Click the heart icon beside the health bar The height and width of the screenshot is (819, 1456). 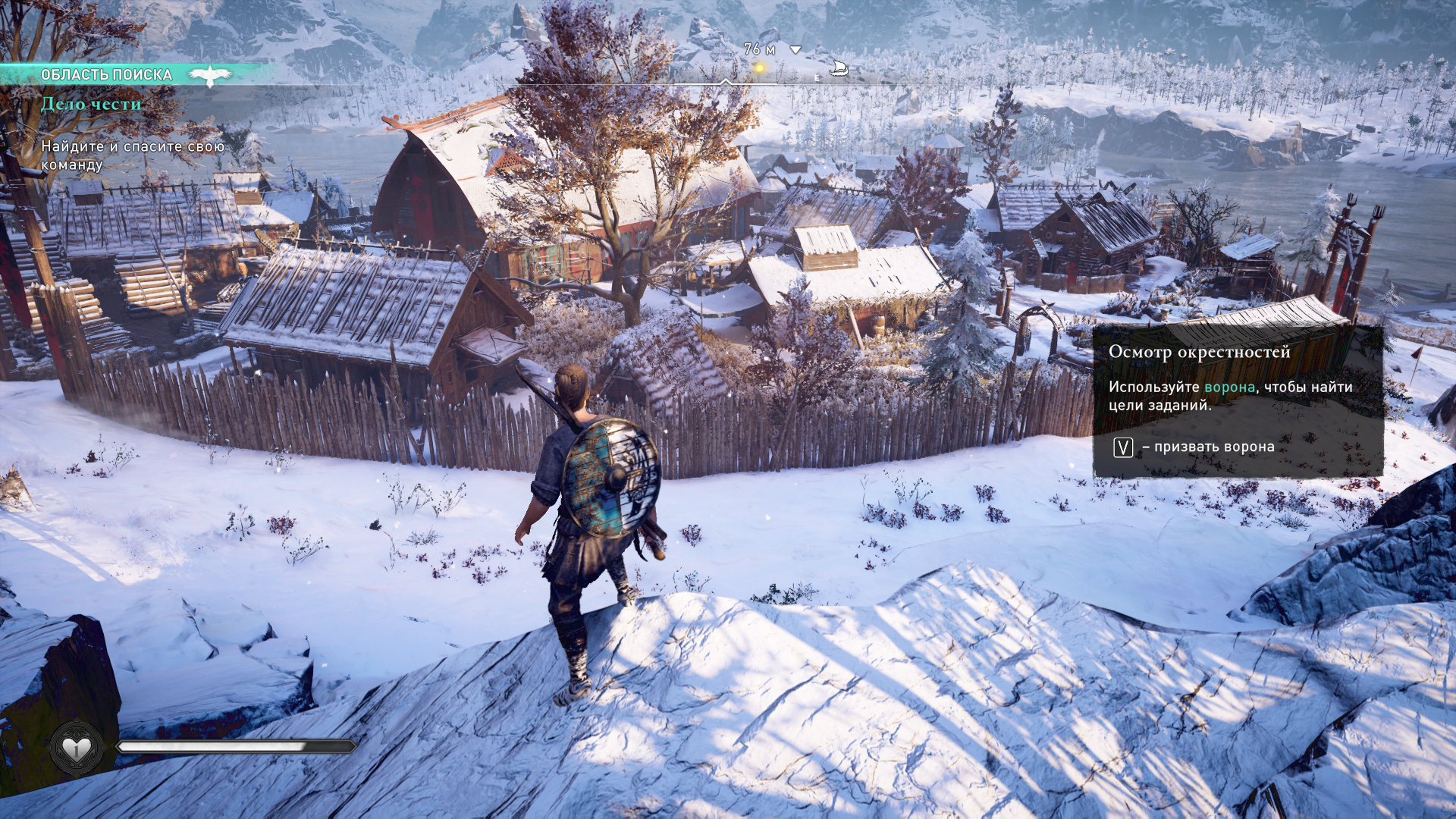76,748
